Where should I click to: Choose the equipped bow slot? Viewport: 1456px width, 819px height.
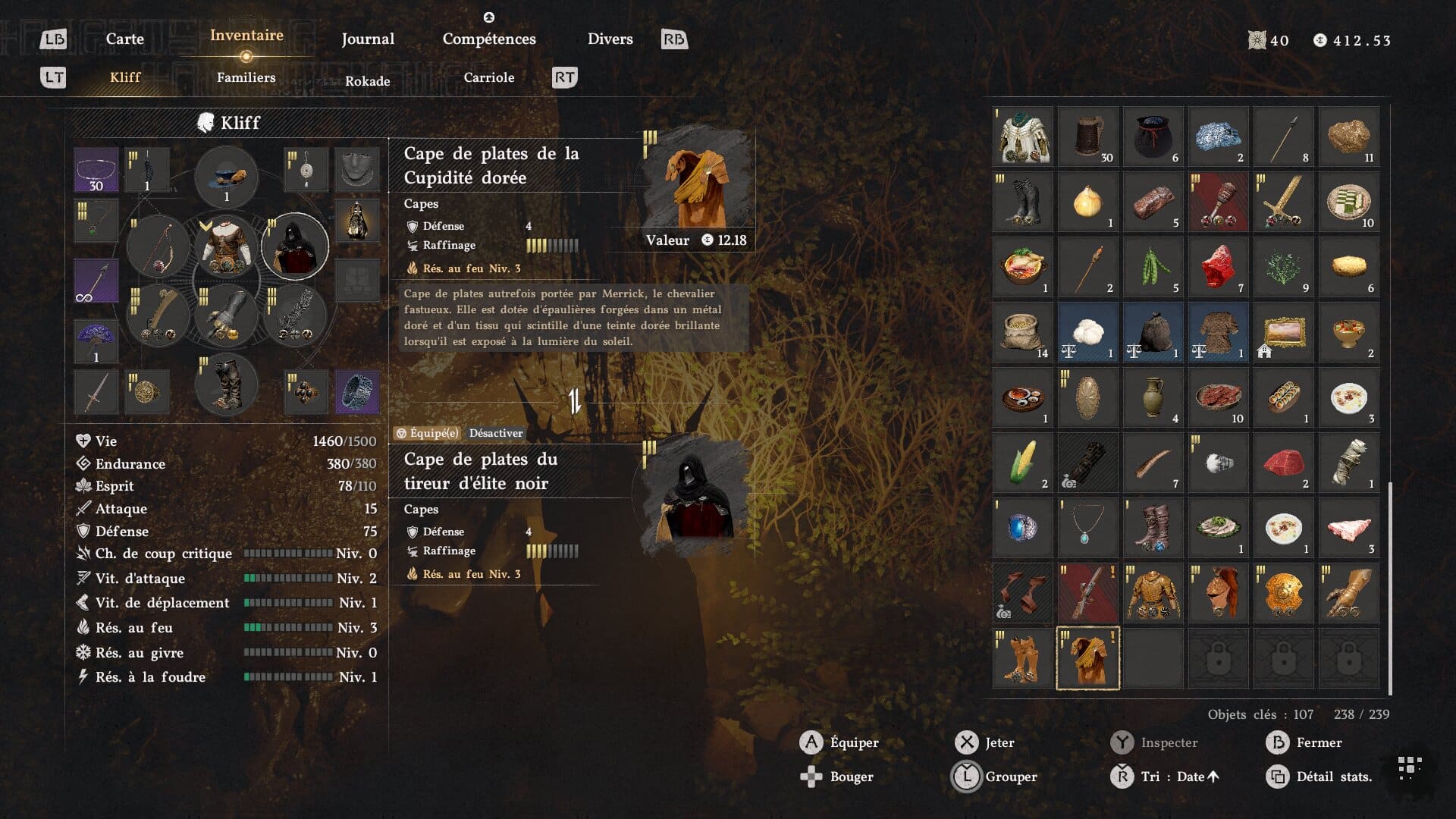click(x=158, y=246)
